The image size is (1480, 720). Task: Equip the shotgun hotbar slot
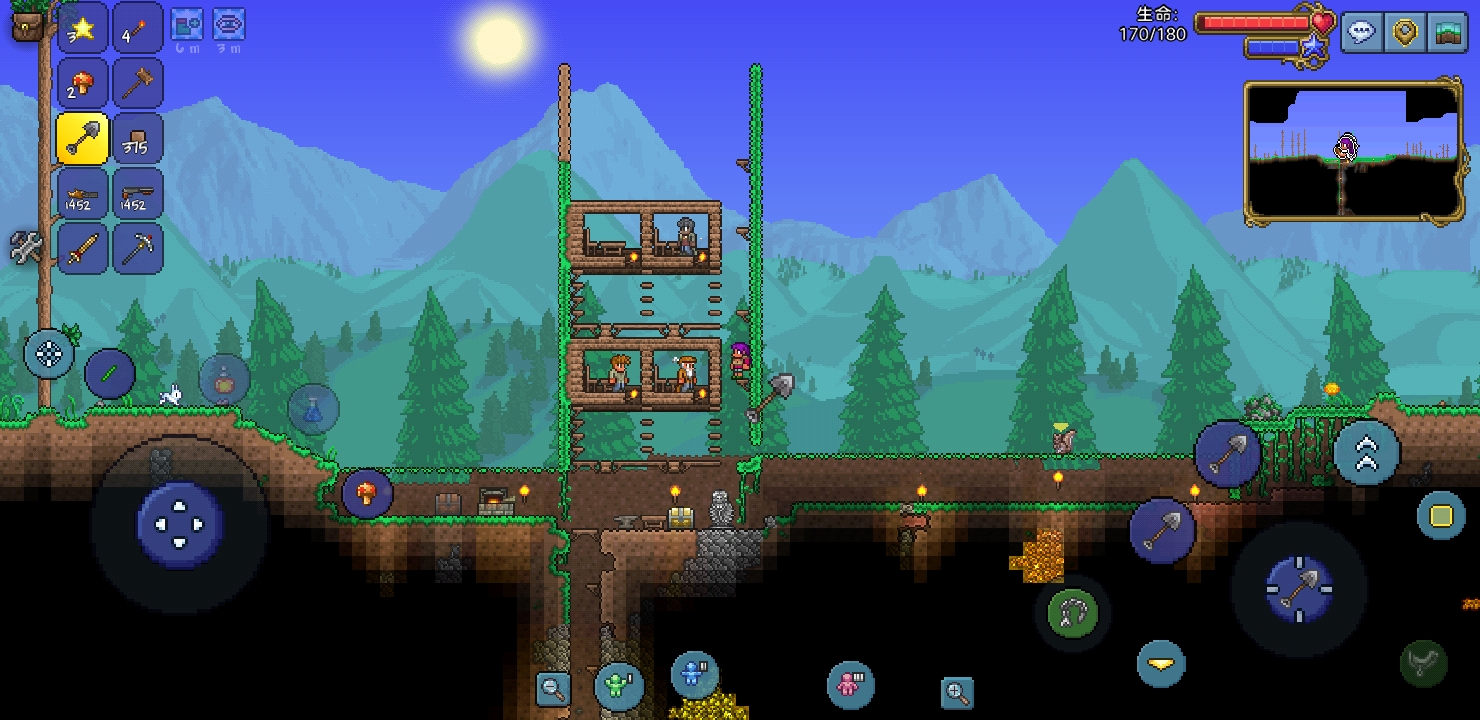tap(138, 194)
